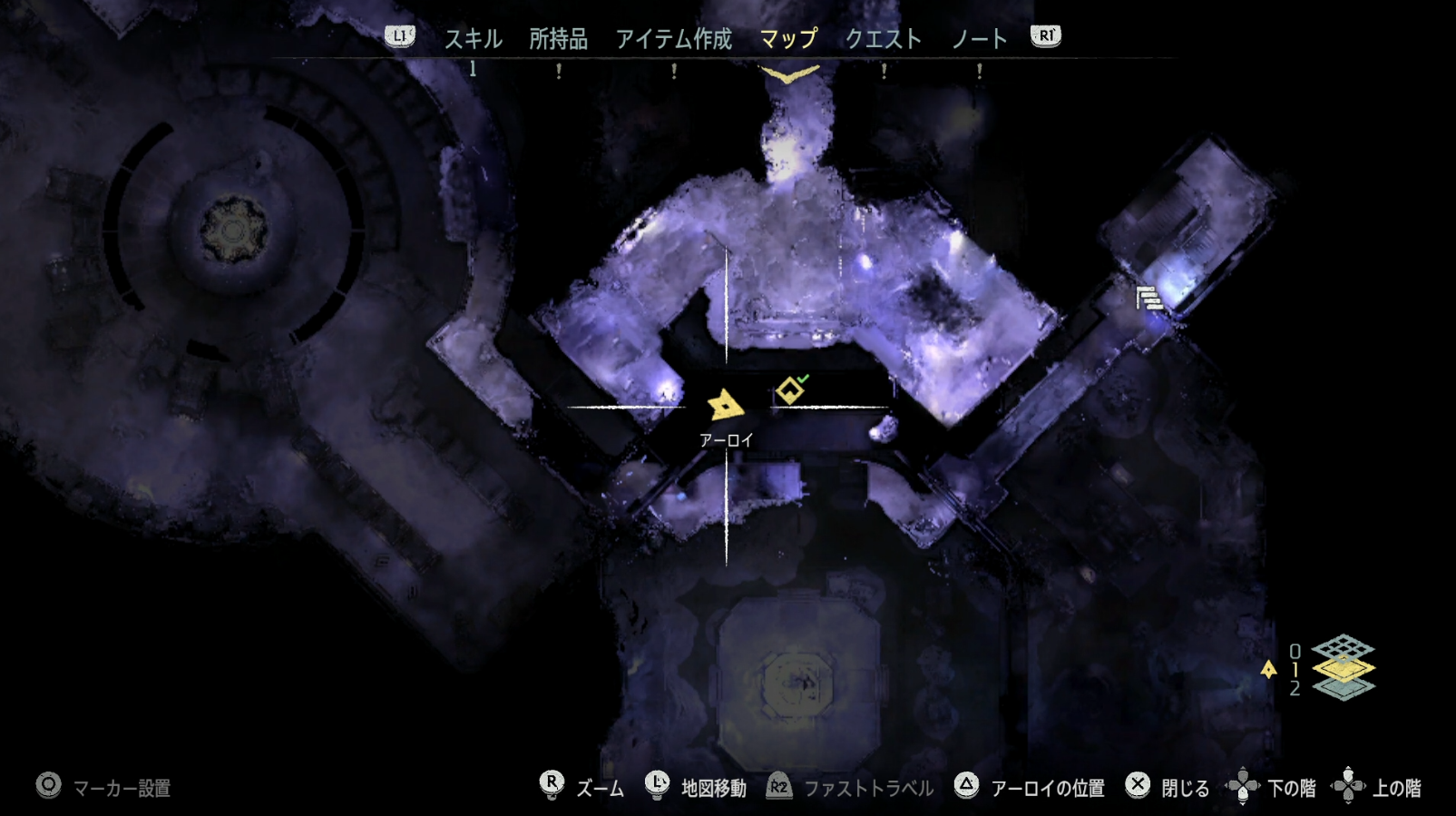Switch to the クエスト tab
The image size is (1456, 816).
pyautogui.click(x=884, y=38)
